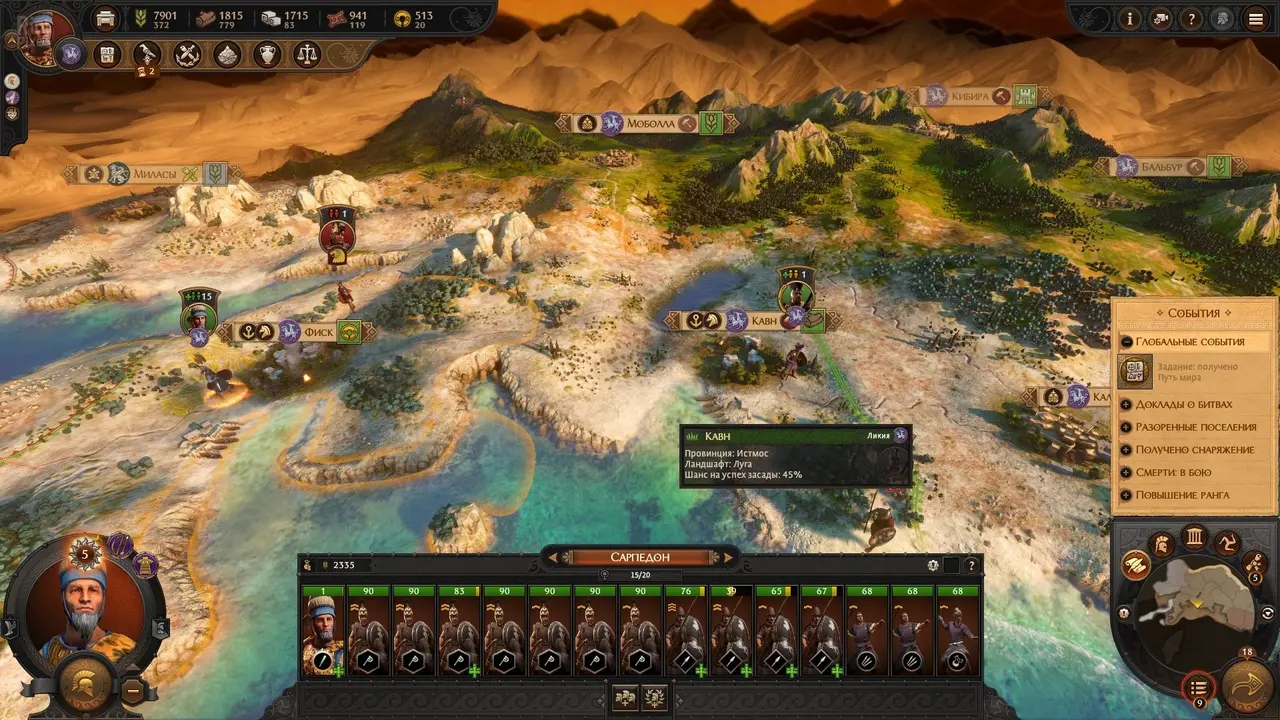1280x720 pixels.
Task: Open the crossed sword and anchor icon
Action: (x=187, y=55)
